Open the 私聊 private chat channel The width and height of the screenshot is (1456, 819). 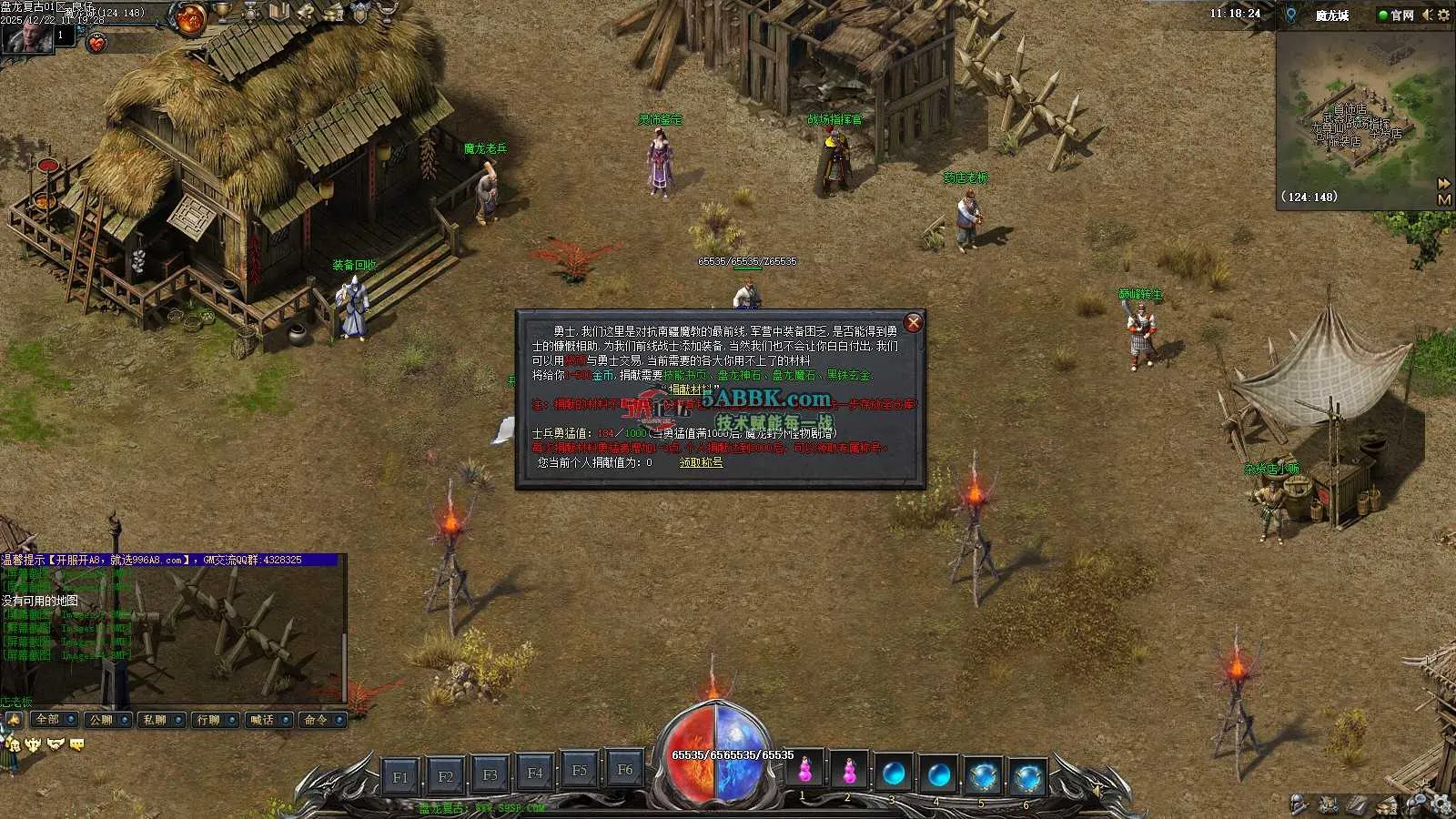click(x=155, y=720)
